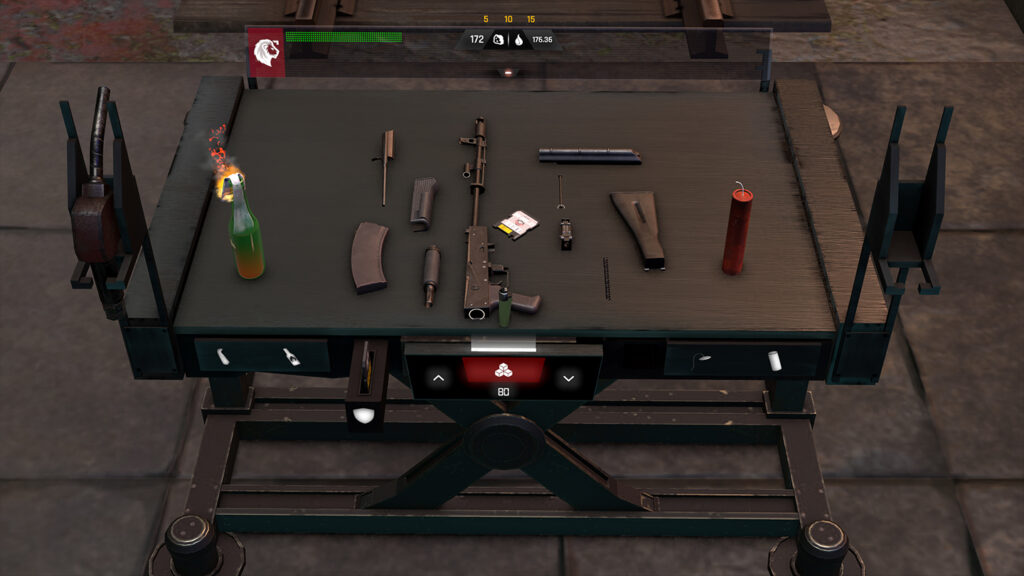Open the white lion faction emblem

(266, 52)
